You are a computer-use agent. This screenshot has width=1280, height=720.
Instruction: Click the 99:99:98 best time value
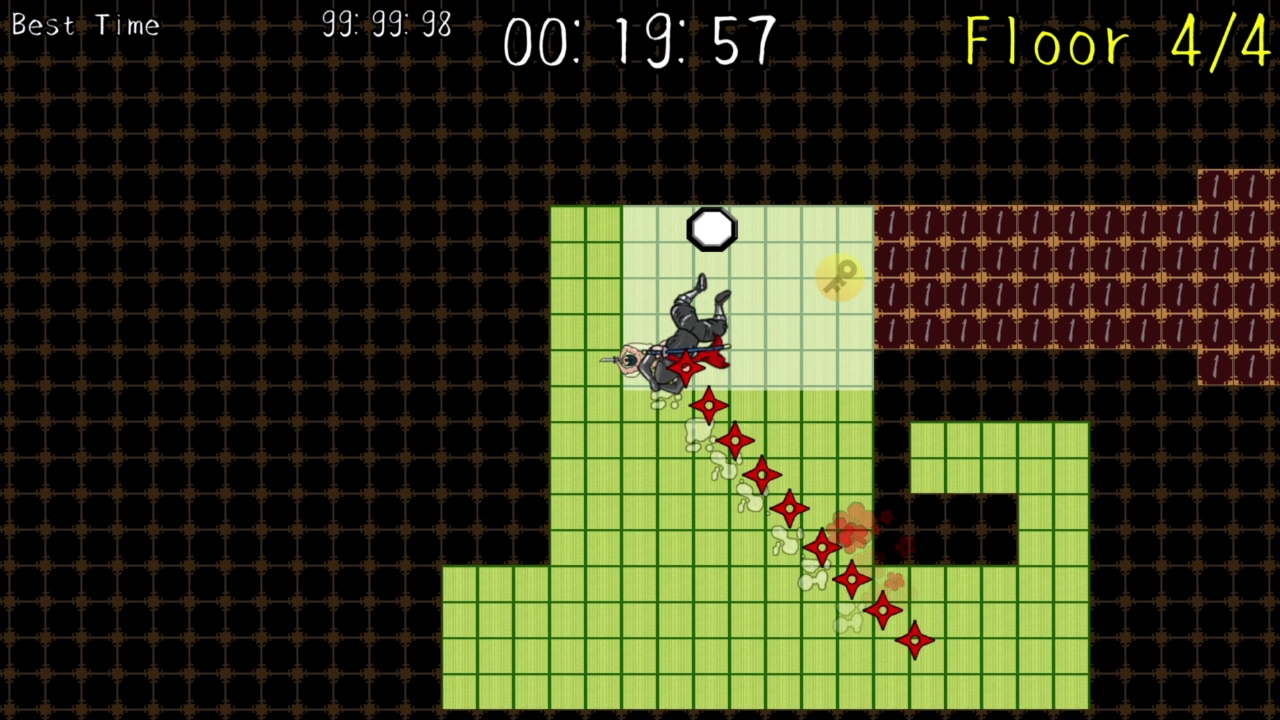(x=386, y=23)
